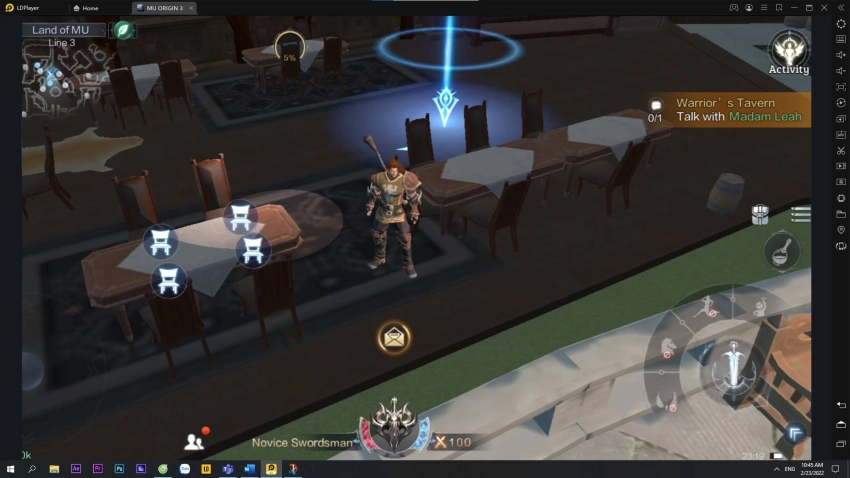850x478 pixels.
Task: Click the 5% progress ring indicator
Action: click(x=289, y=47)
